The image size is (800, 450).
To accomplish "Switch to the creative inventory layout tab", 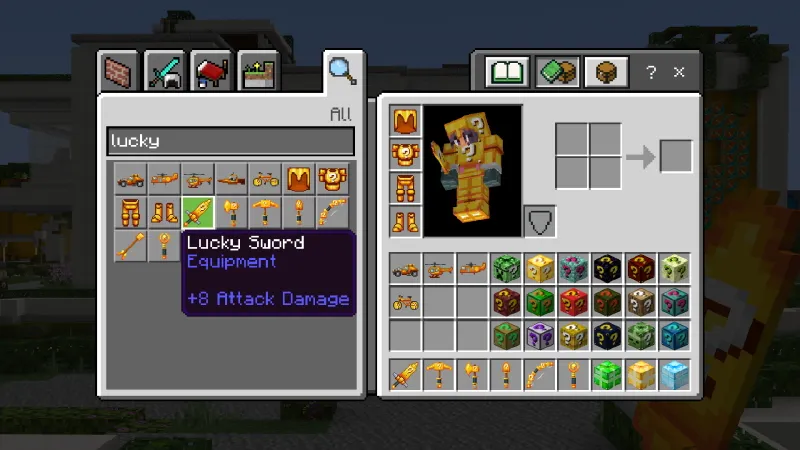I will (x=556, y=72).
